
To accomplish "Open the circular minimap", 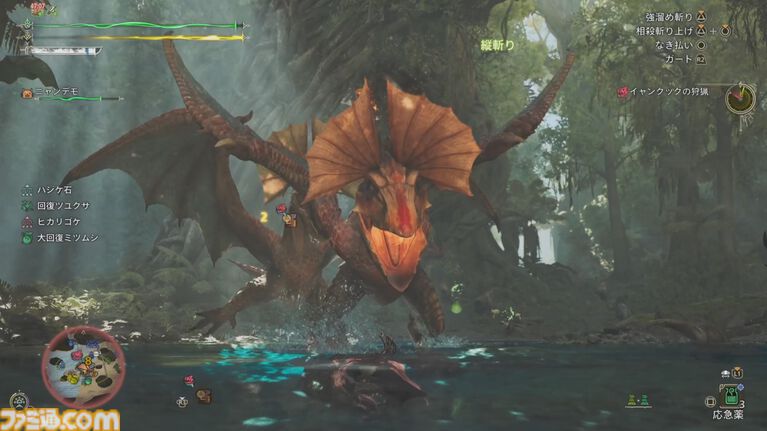I will click(x=84, y=367).
